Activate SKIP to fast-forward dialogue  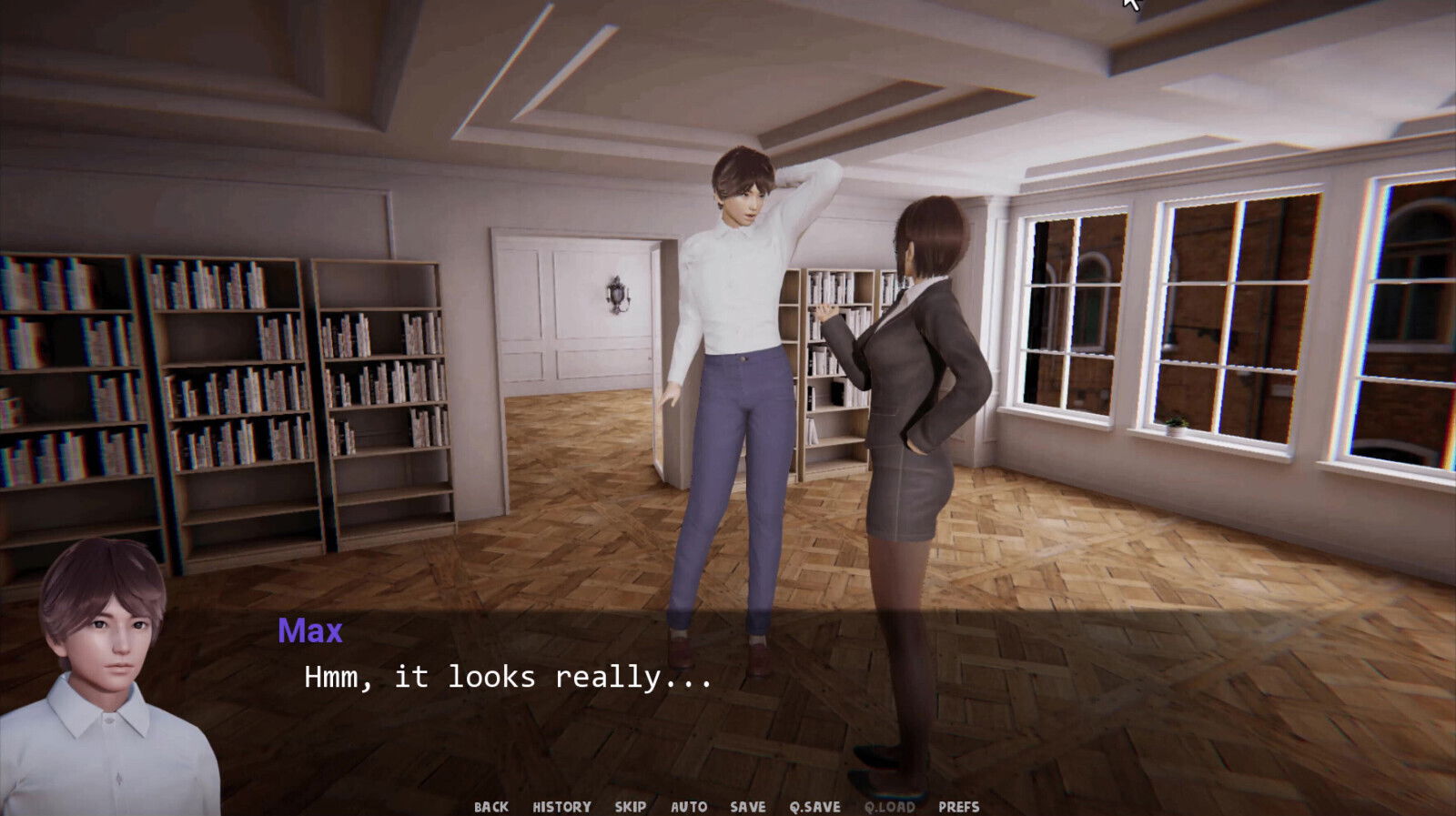(630, 806)
